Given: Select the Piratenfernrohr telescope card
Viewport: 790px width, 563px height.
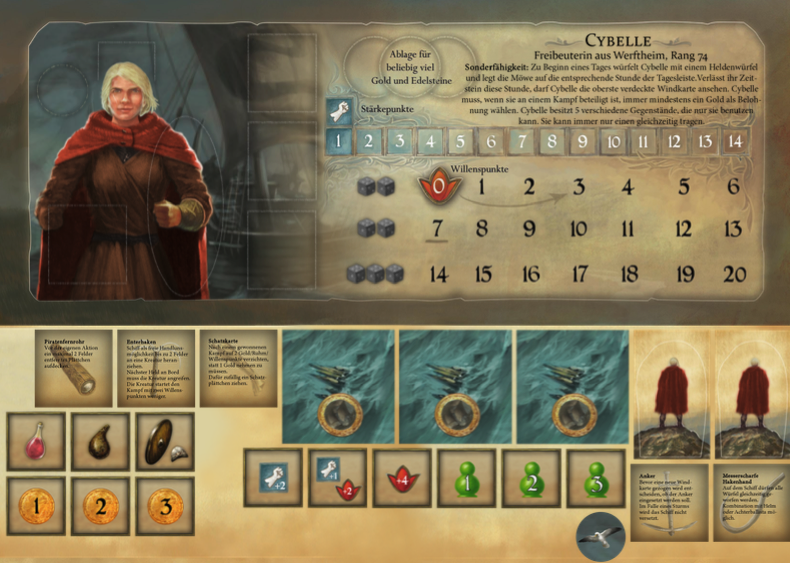Looking at the screenshot, I should click(73, 367).
